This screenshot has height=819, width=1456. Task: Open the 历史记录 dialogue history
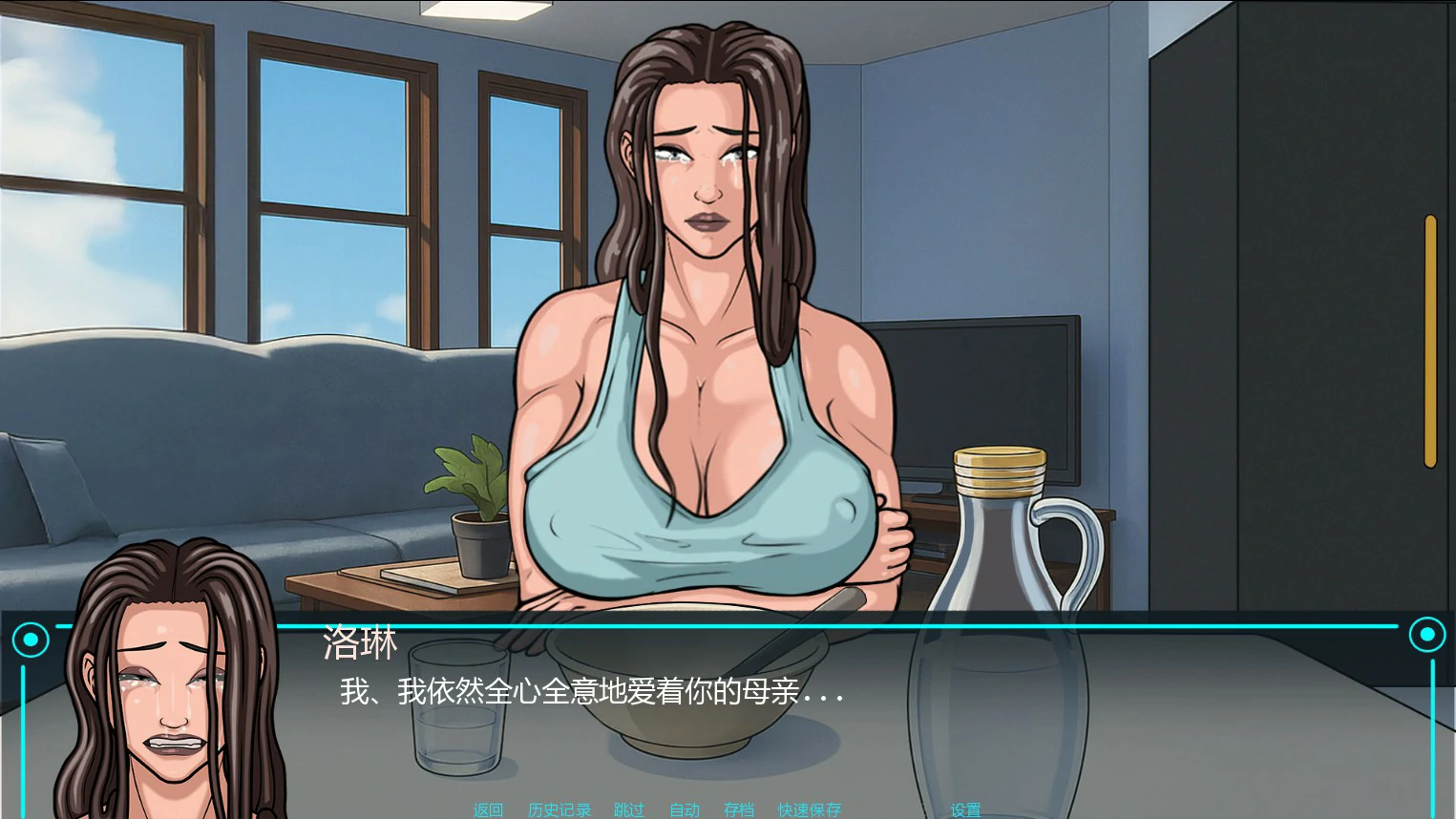(x=559, y=809)
